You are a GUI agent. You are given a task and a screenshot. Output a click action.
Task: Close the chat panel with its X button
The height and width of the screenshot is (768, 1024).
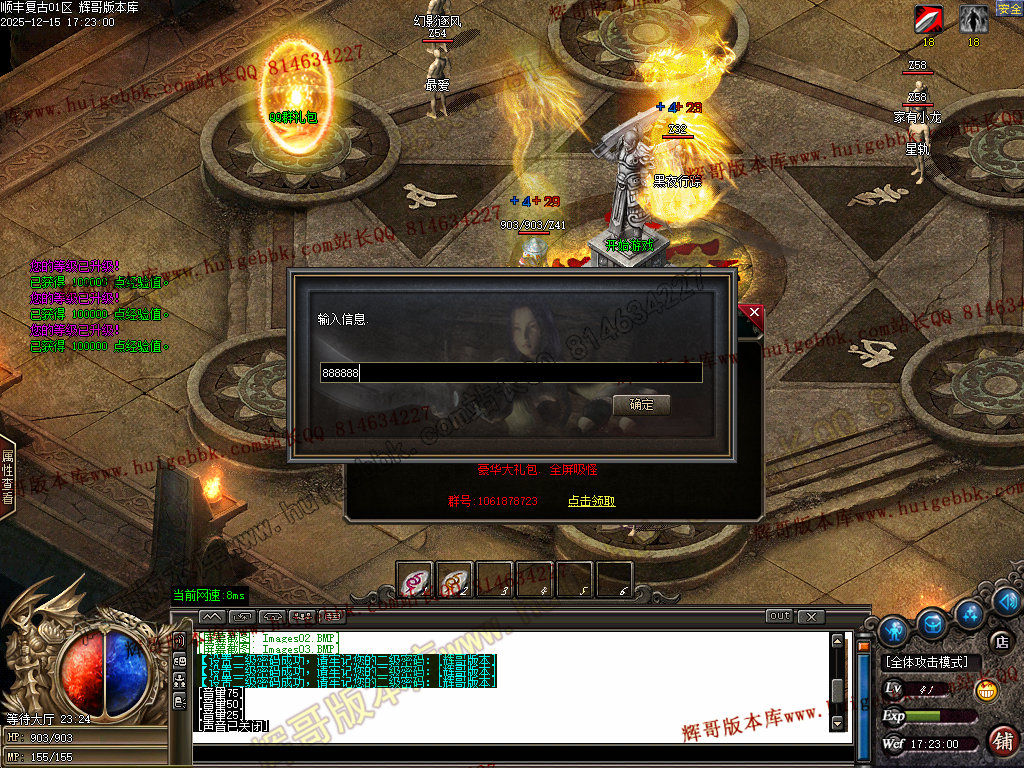click(x=811, y=616)
